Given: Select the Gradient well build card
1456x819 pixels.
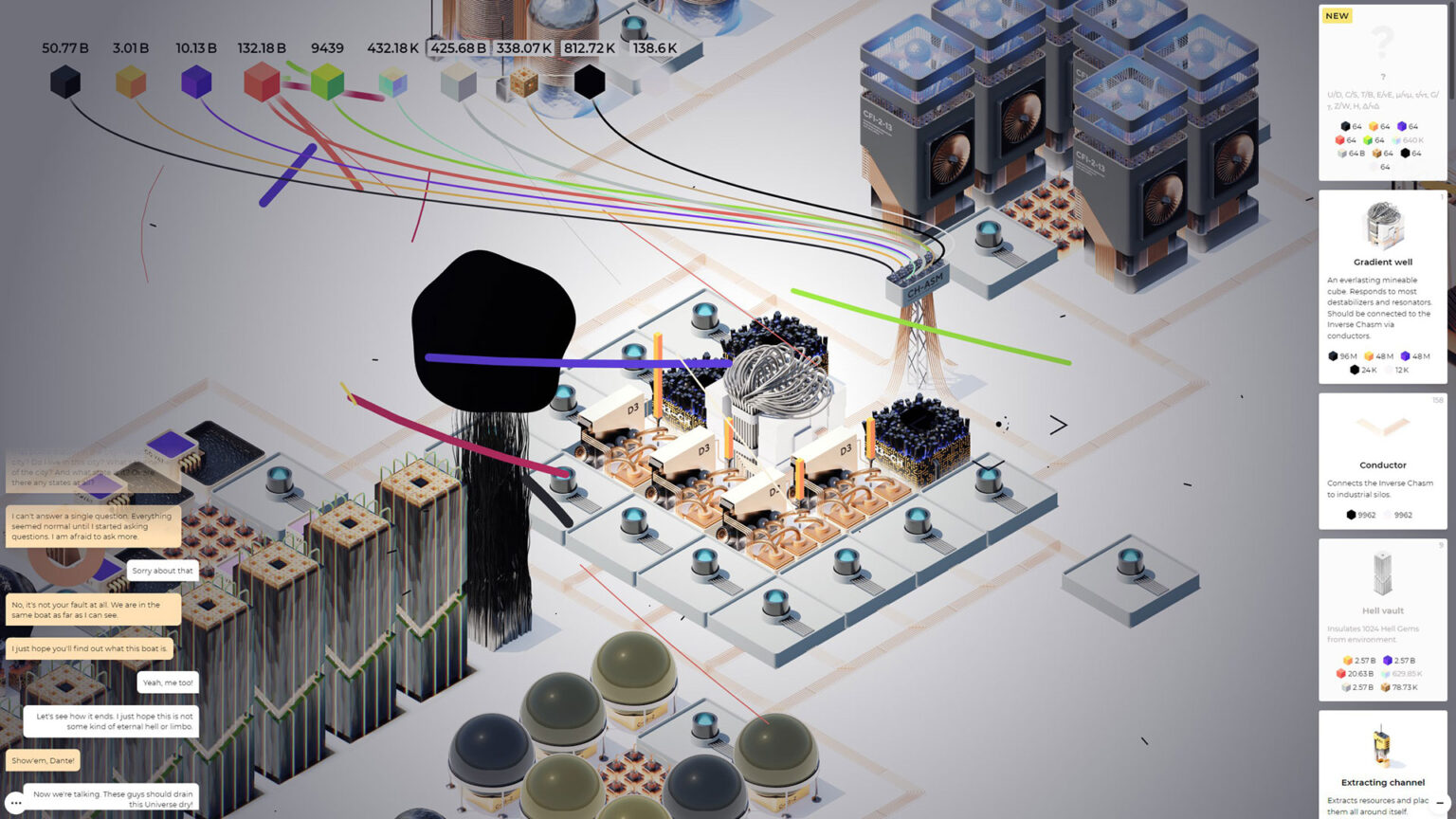Looking at the screenshot, I should tap(1382, 286).
